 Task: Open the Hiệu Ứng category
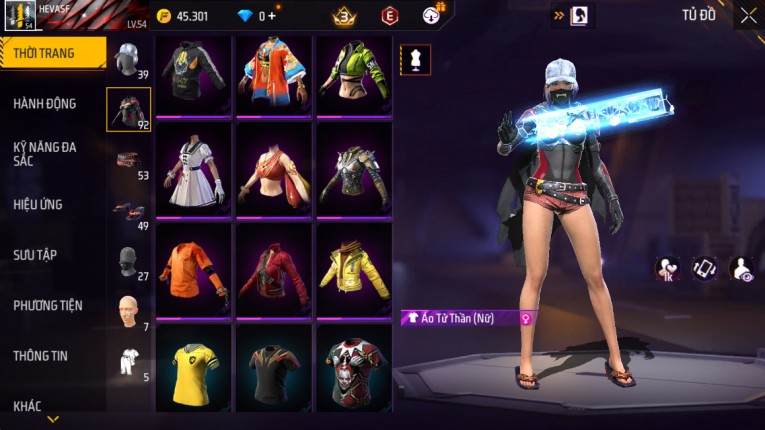(38, 204)
